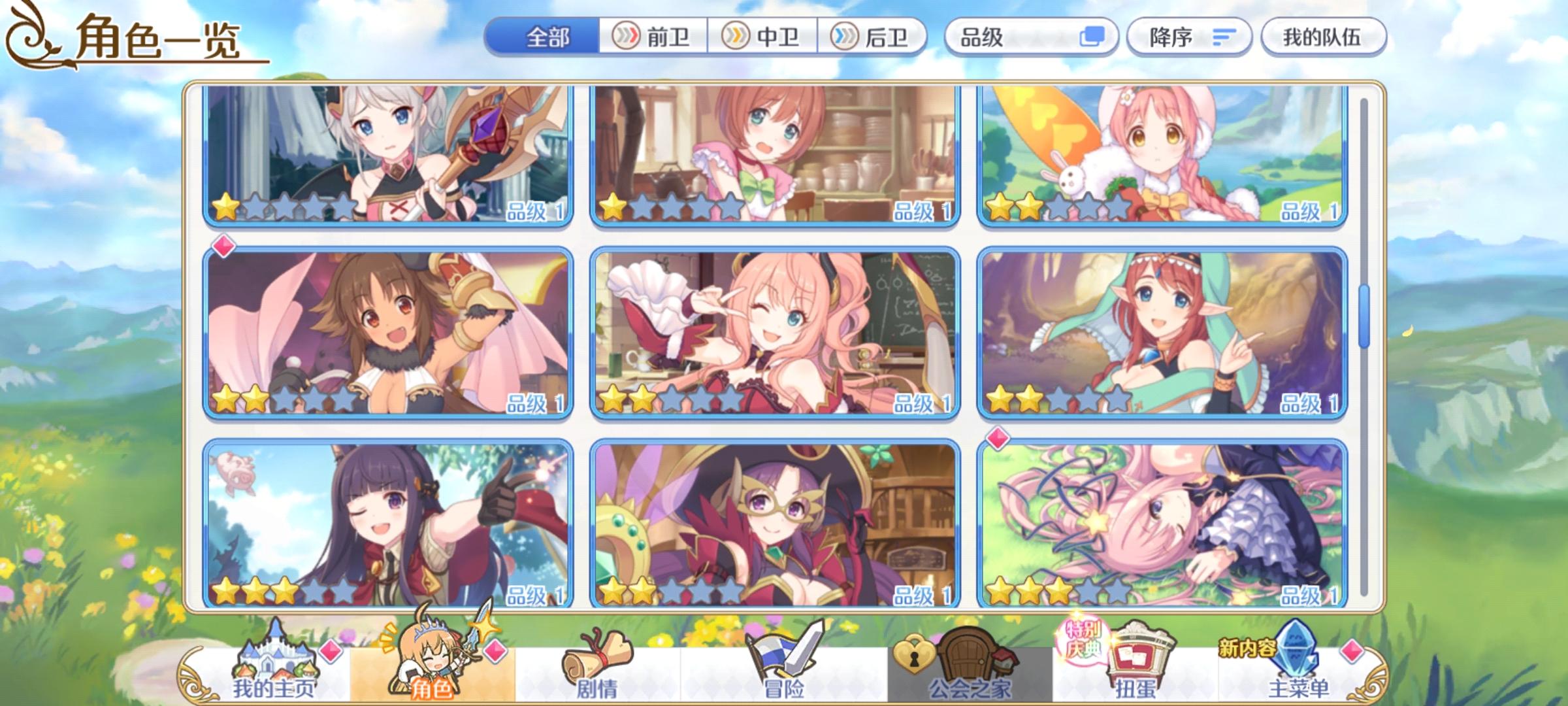The height and width of the screenshot is (706, 1568).
Task: Toggle the 全部 all characters filter
Action: coord(549,37)
